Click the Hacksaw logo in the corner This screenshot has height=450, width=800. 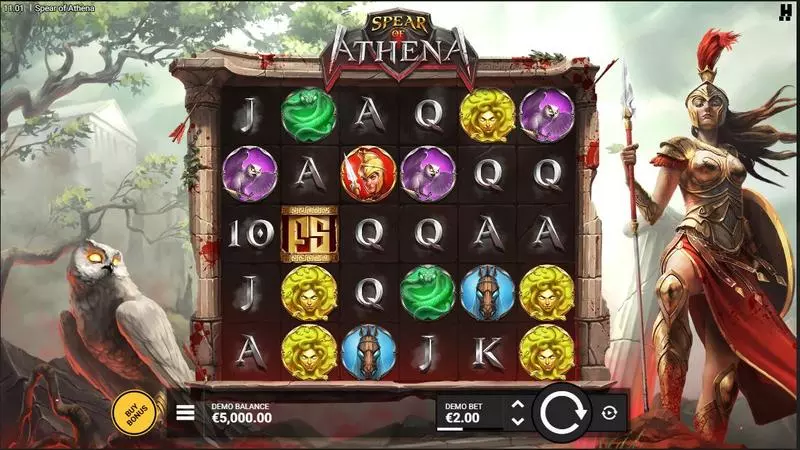(x=787, y=10)
